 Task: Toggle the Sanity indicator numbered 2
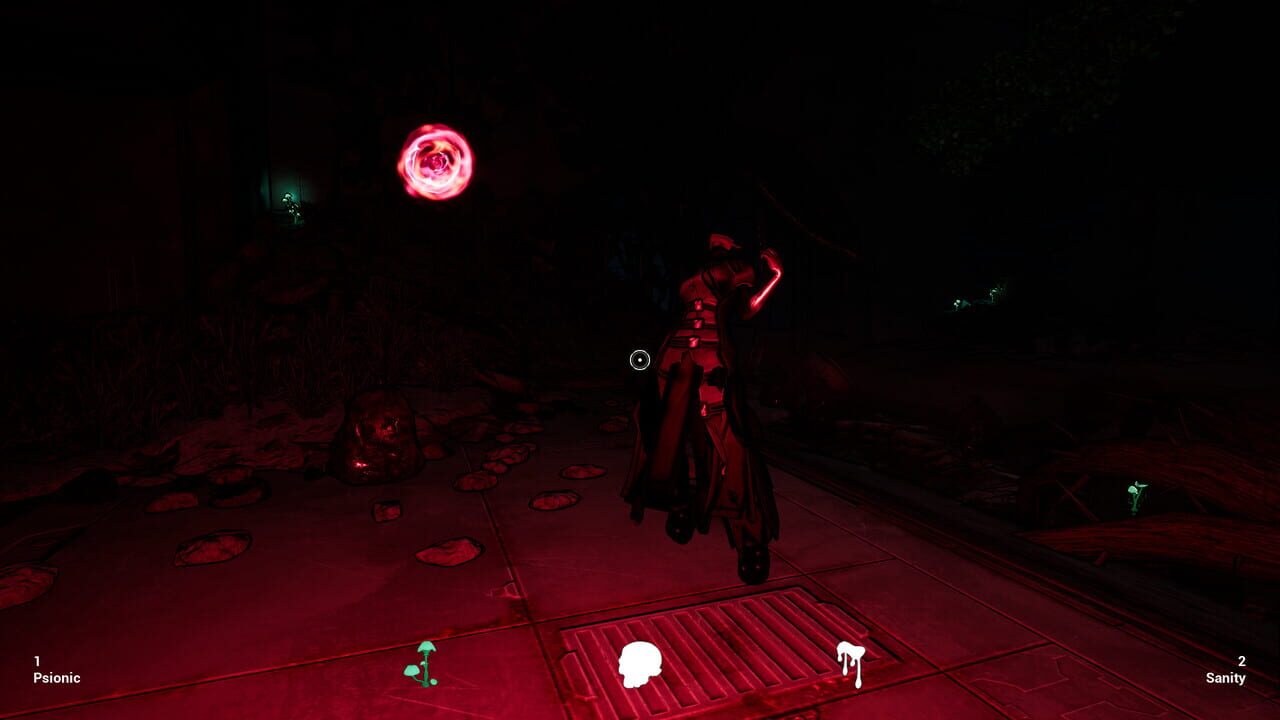1241,662
